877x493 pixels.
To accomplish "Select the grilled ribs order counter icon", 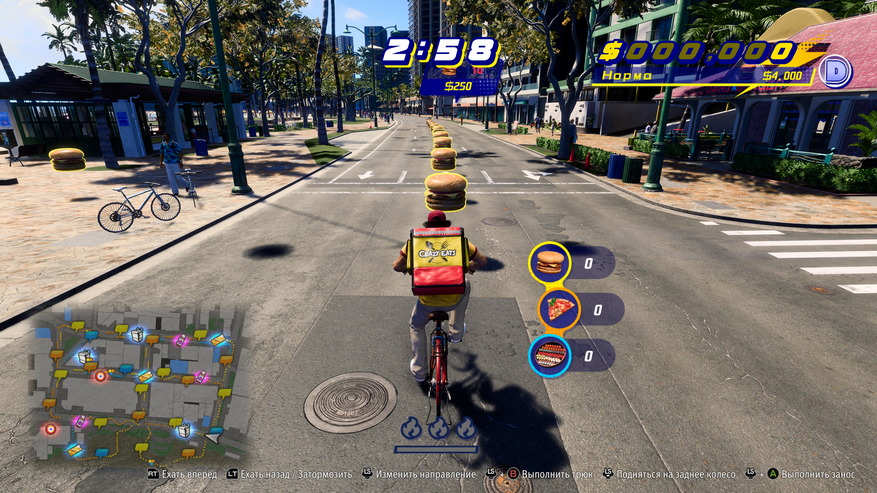I will pos(550,354).
